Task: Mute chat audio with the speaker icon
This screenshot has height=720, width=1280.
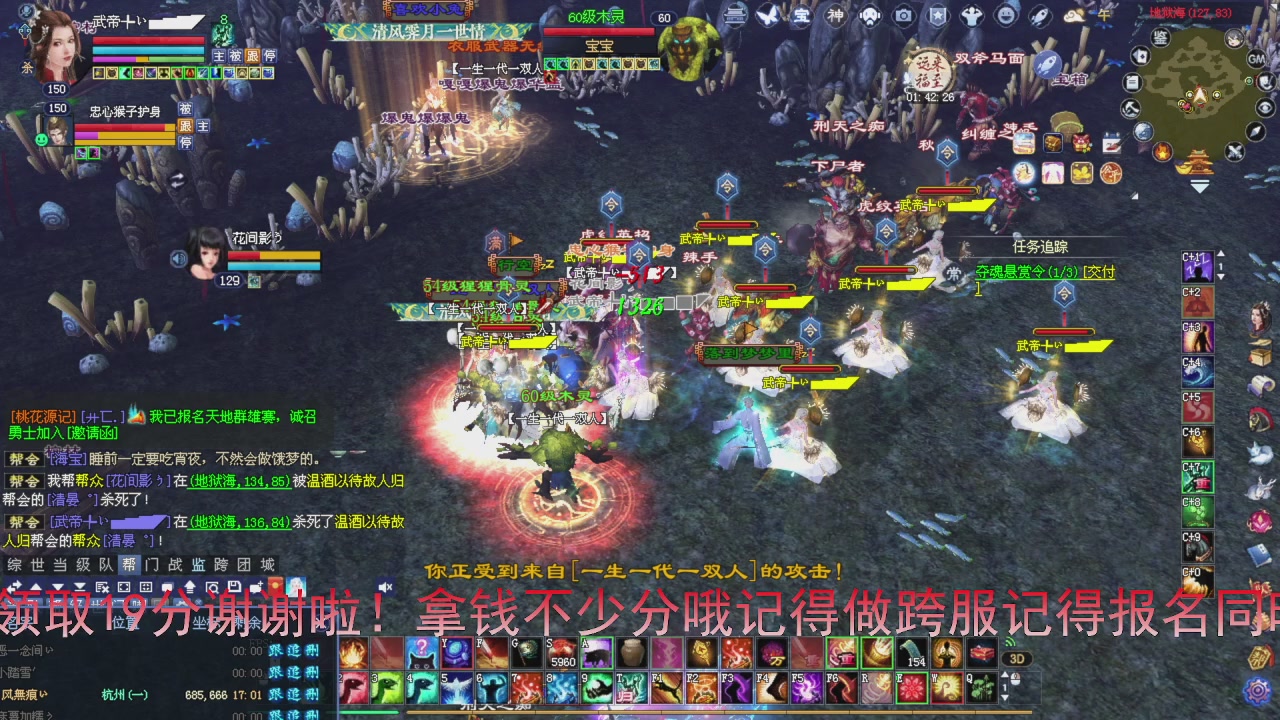Action: 385,587
